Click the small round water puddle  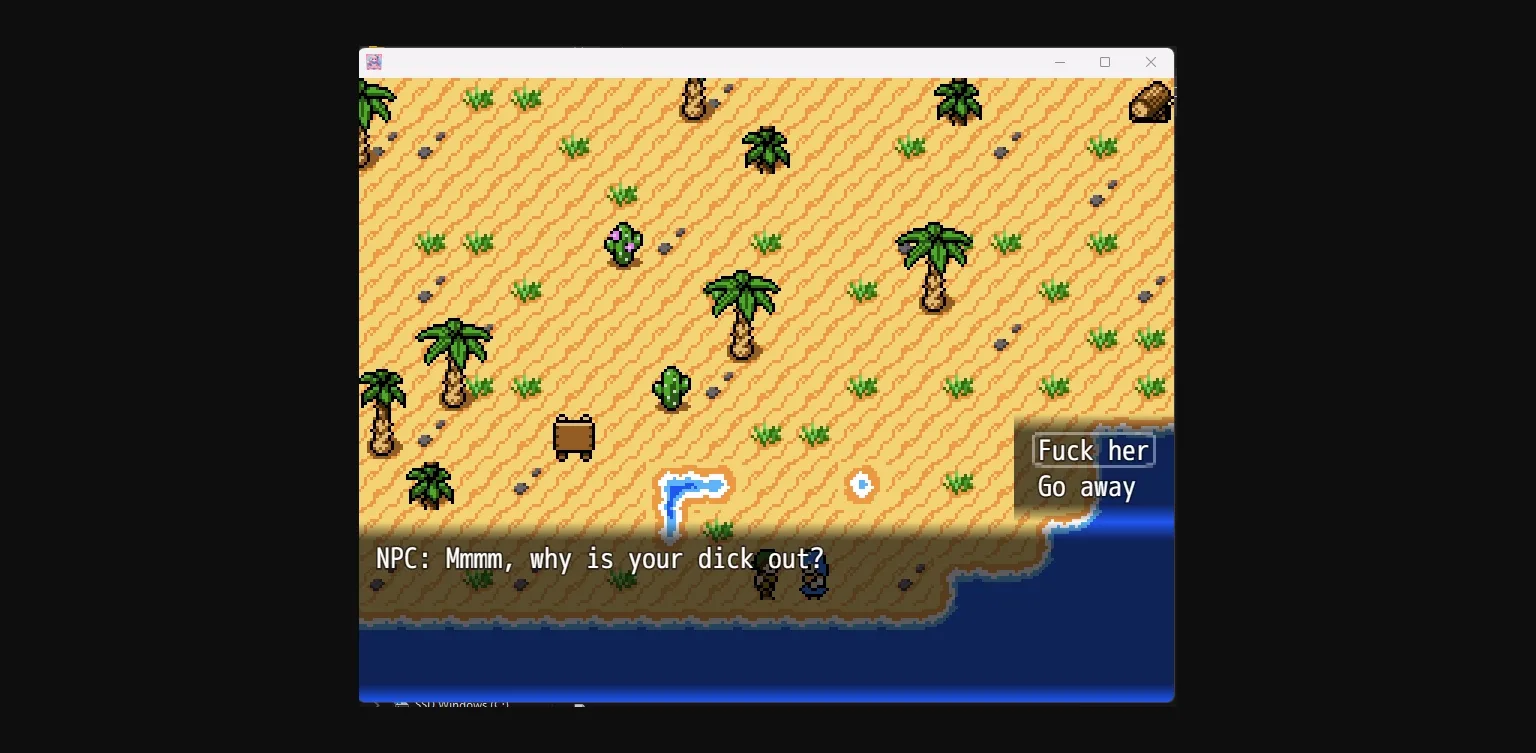861,484
